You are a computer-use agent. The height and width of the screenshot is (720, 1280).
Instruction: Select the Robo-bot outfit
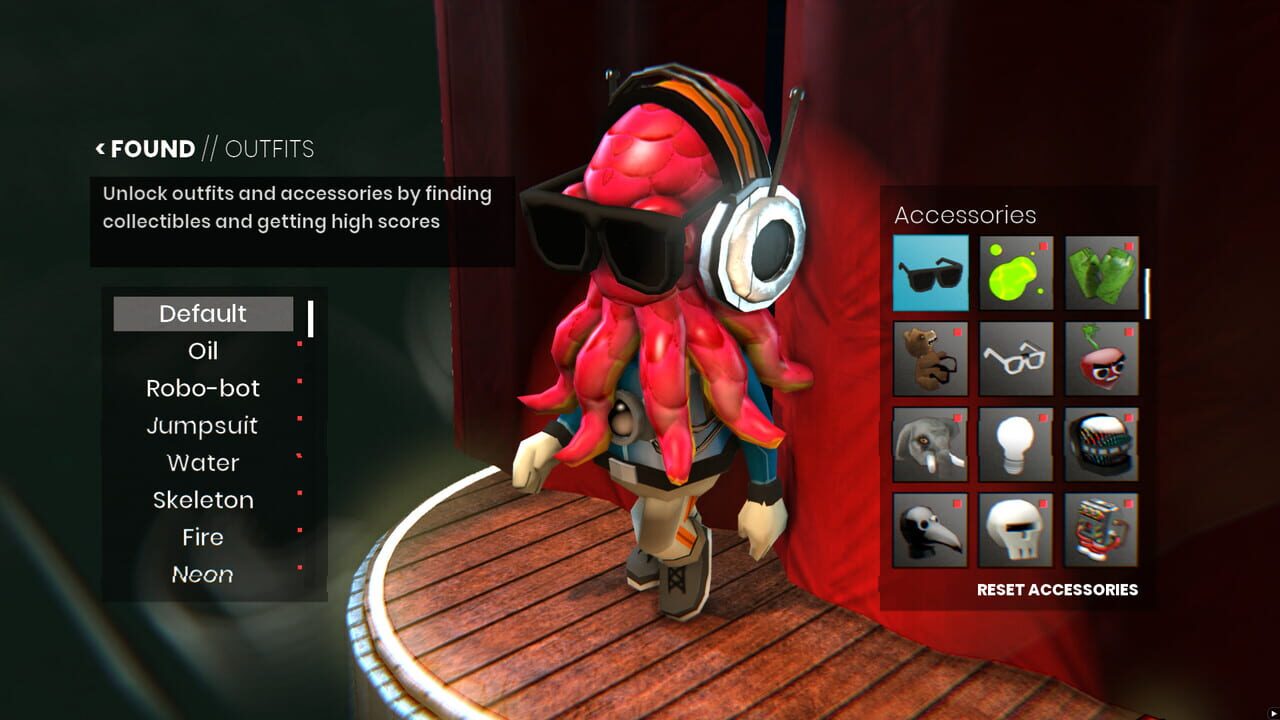pos(204,388)
